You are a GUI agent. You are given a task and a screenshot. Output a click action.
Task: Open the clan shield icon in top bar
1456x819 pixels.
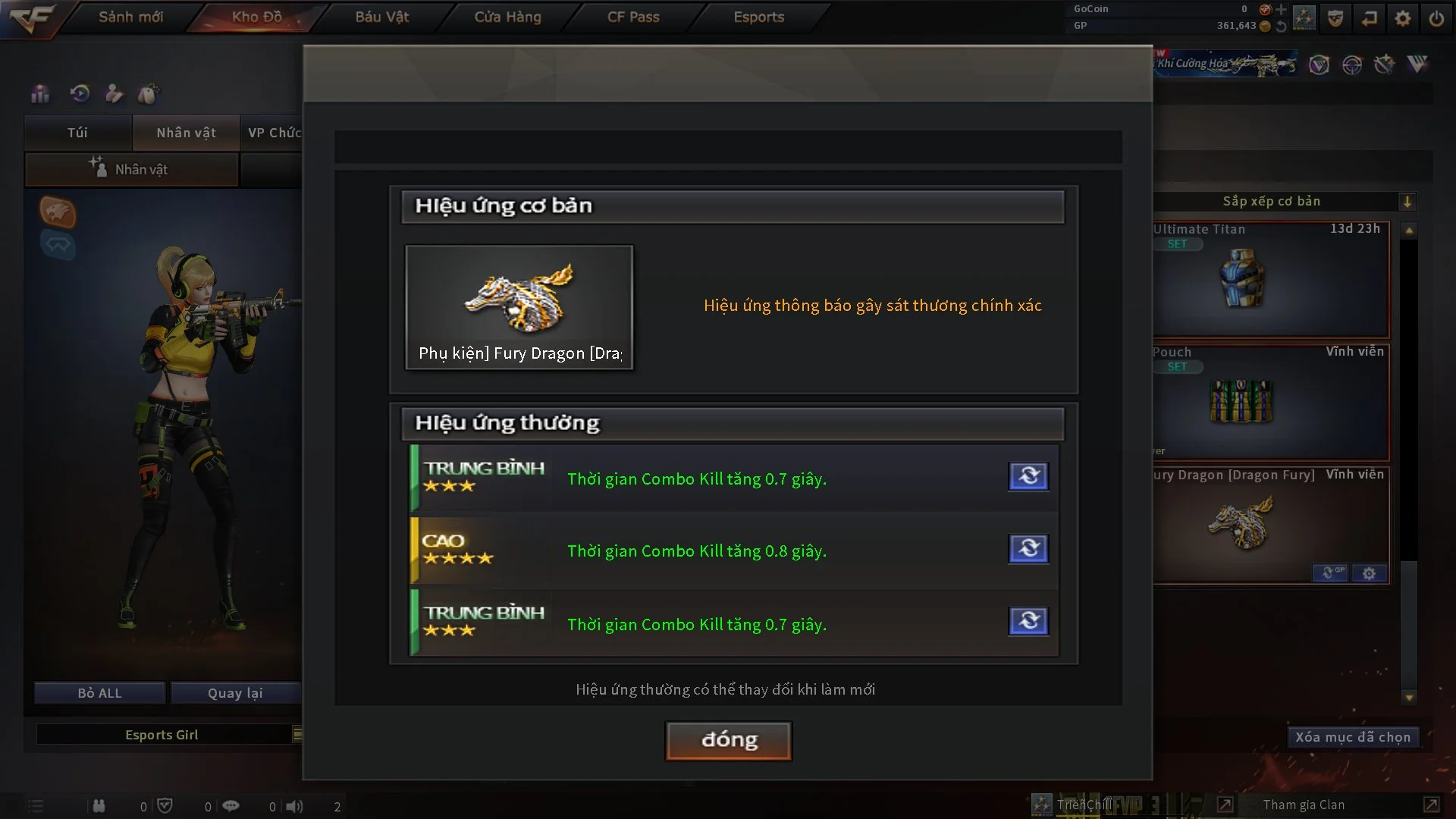[1335, 17]
